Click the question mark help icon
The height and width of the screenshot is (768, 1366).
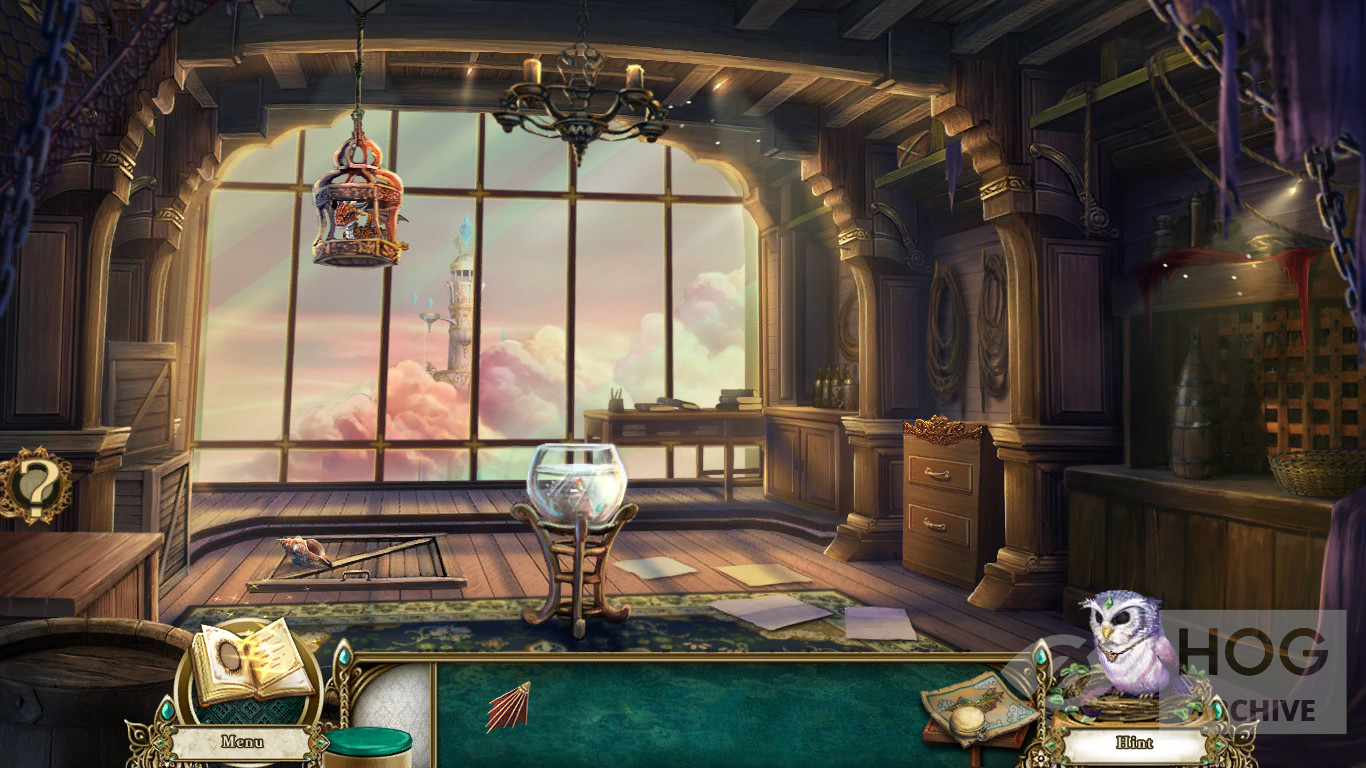[36, 485]
